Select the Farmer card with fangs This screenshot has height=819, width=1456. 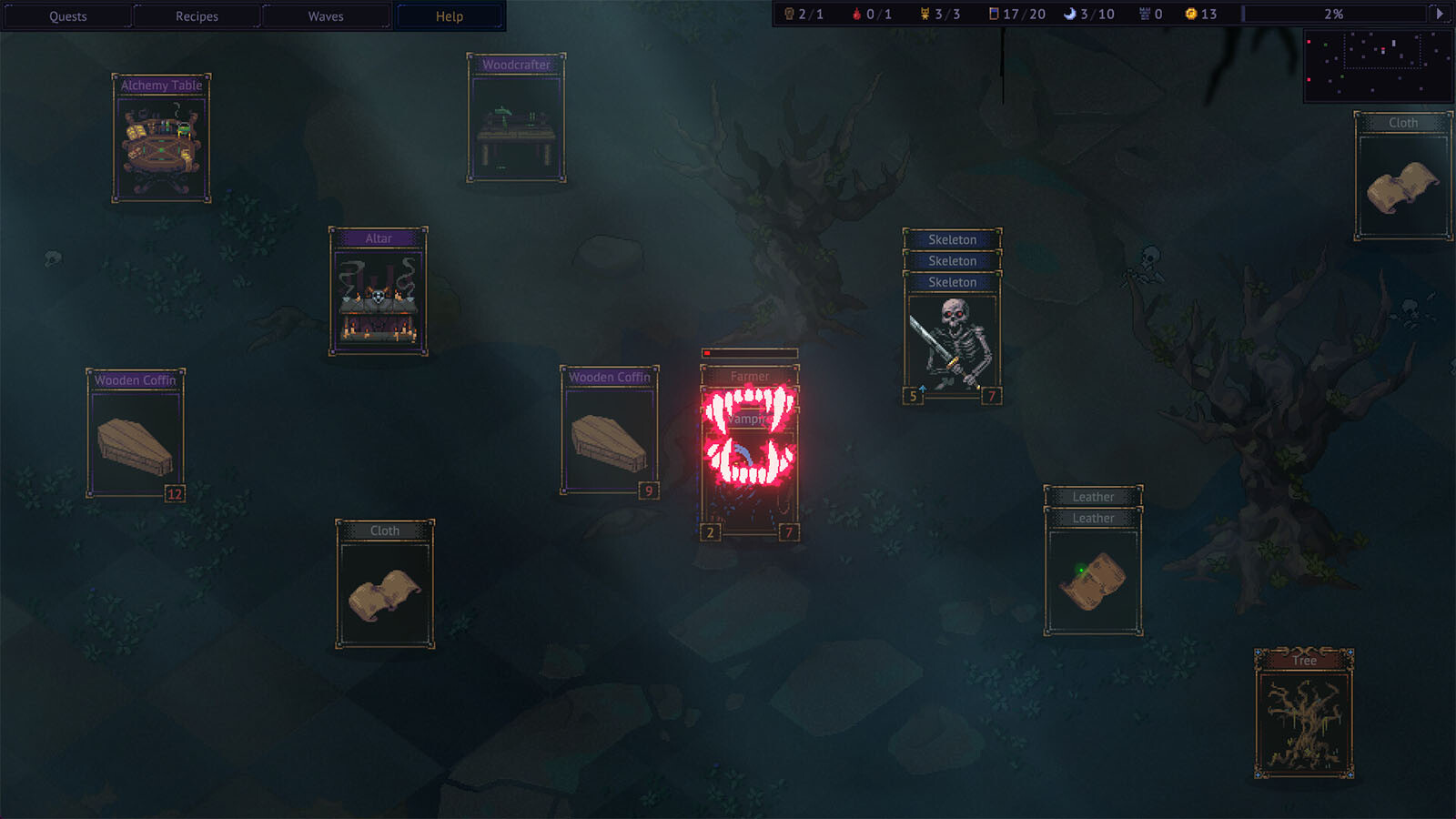[750, 450]
